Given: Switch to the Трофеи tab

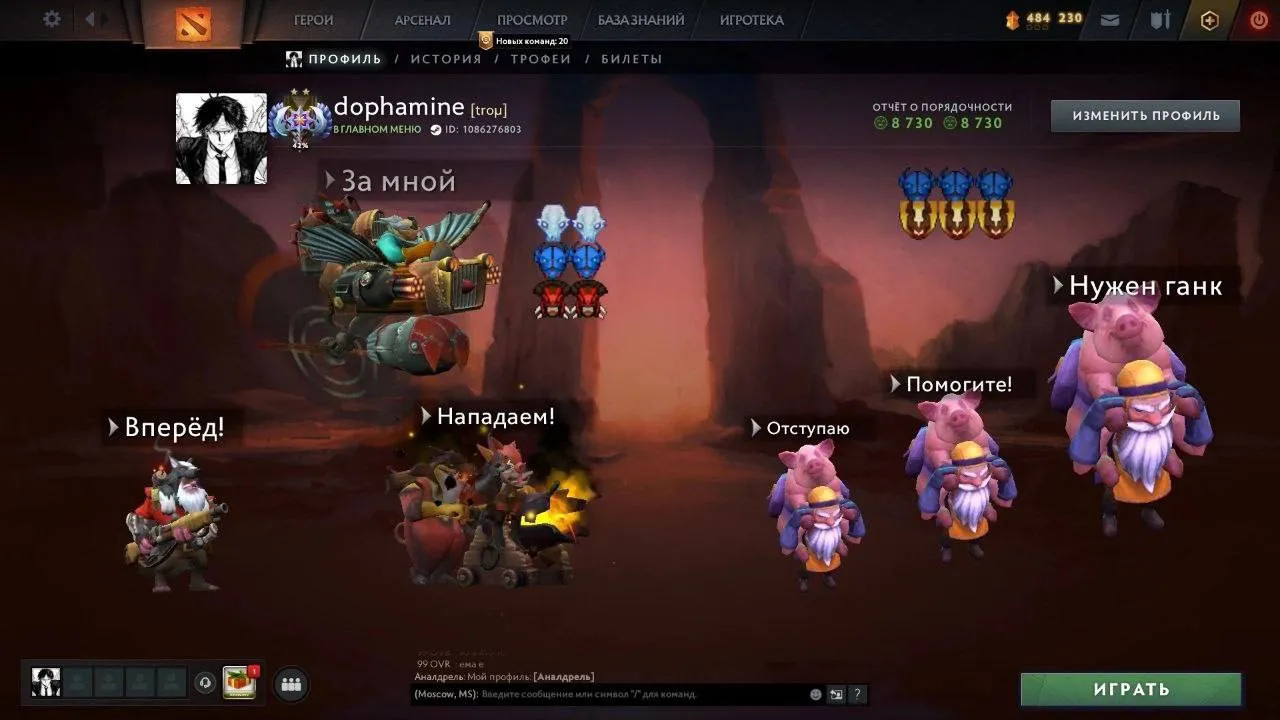Looking at the screenshot, I should coord(541,59).
